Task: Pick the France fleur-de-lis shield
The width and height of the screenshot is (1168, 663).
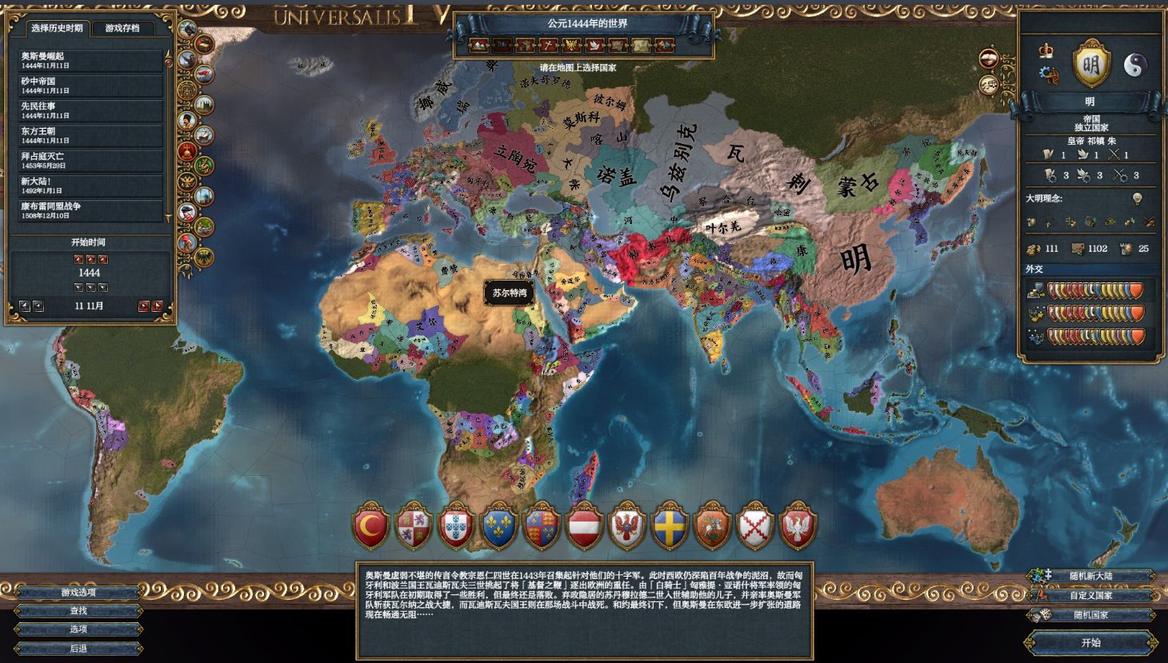Action: 498,527
